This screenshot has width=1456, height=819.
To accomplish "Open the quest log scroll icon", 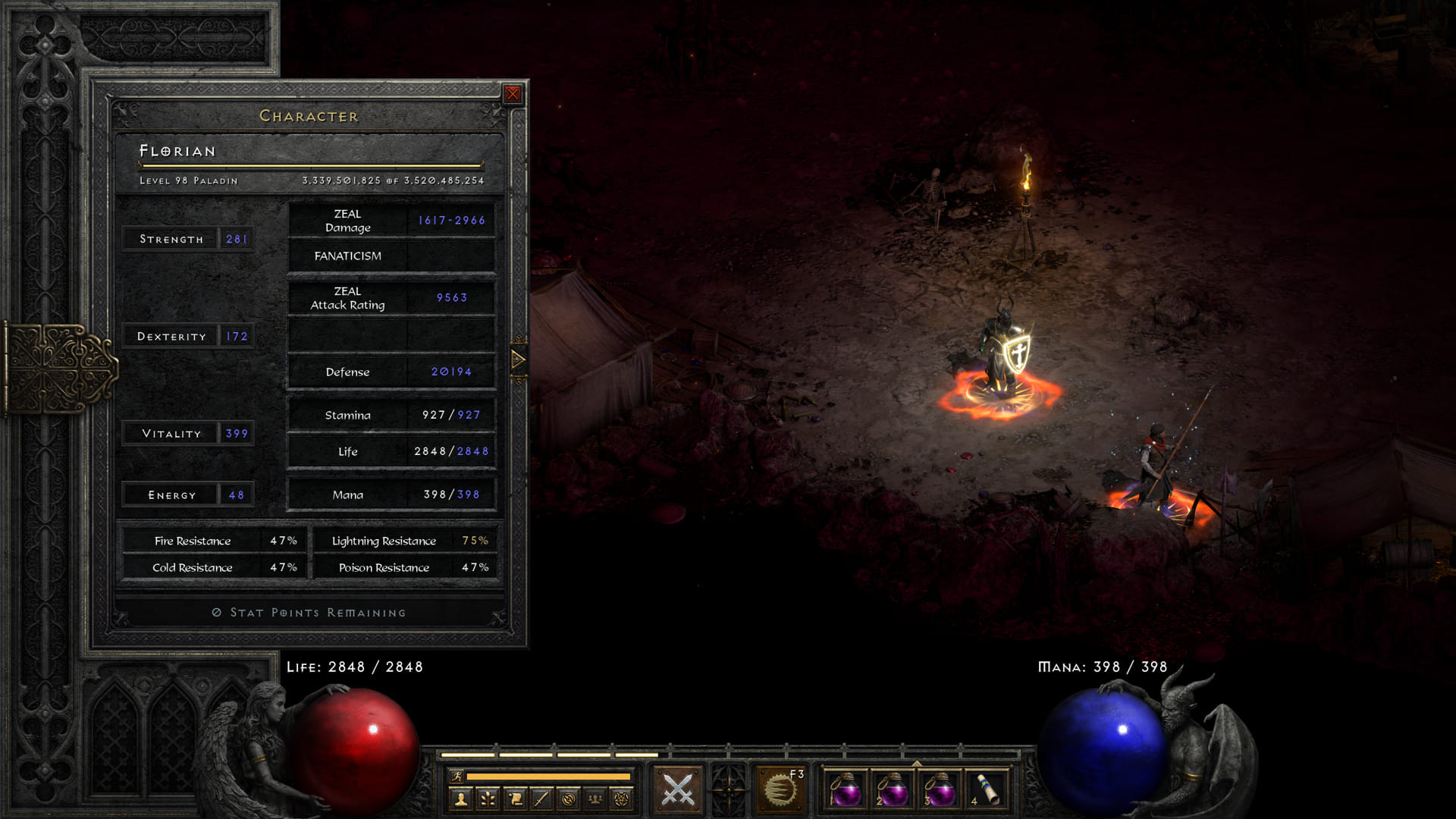I will (513, 799).
